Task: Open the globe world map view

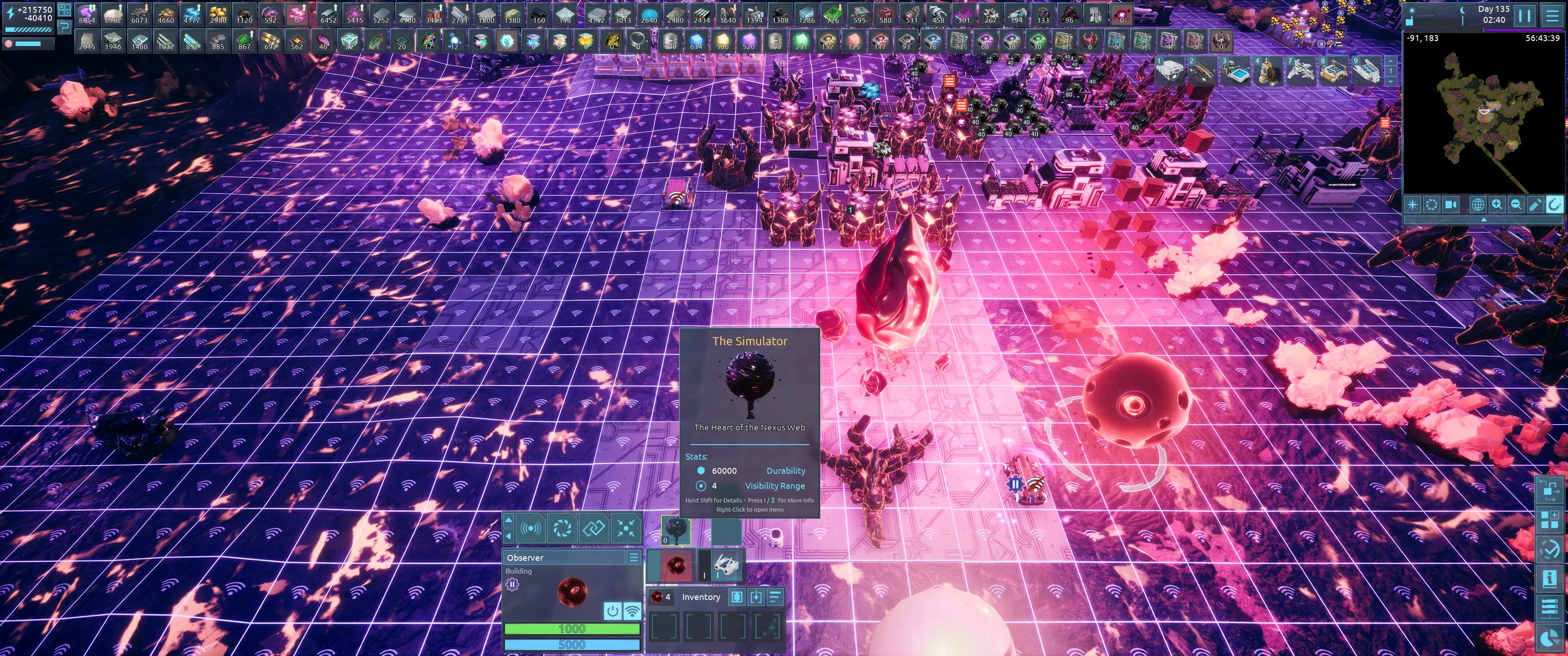Action: (x=1477, y=205)
